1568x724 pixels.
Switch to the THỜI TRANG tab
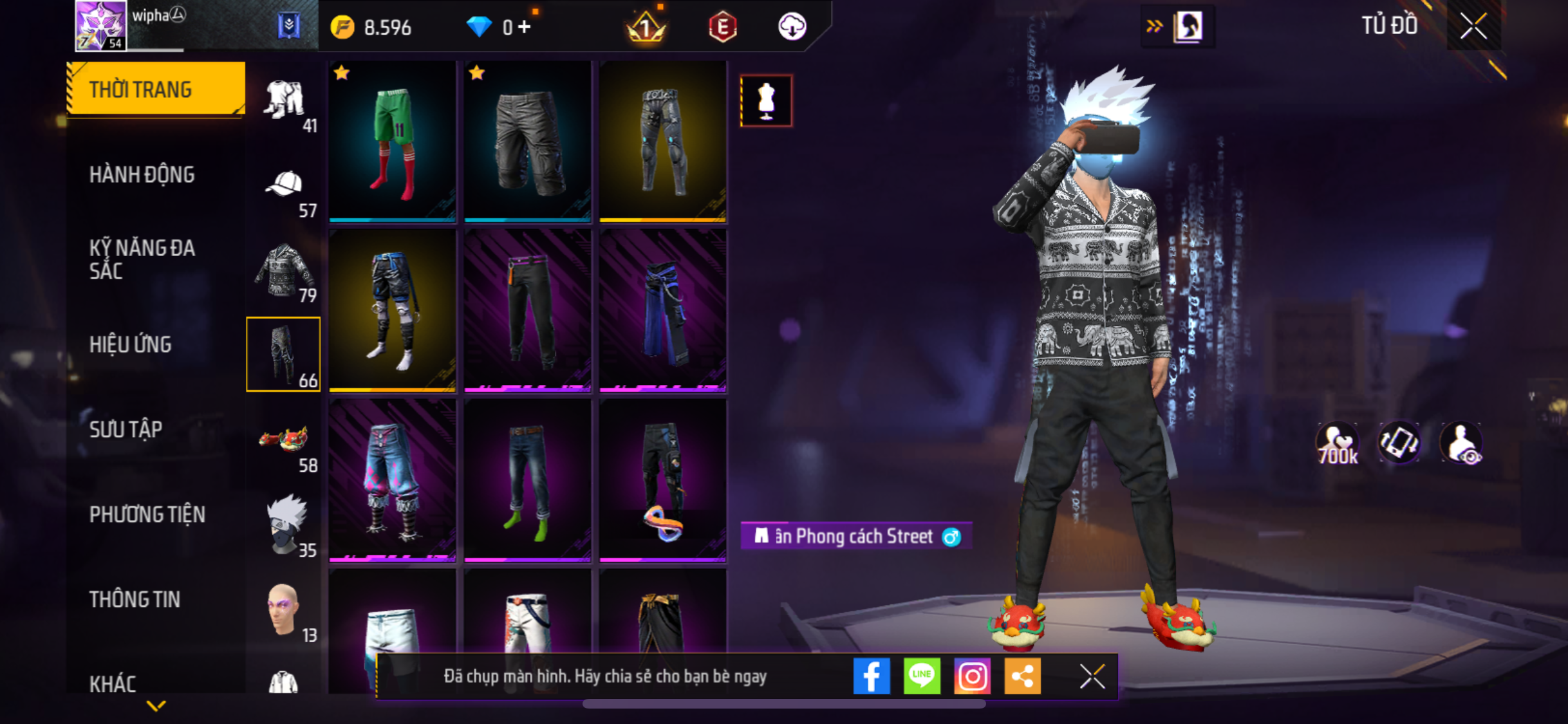click(155, 89)
